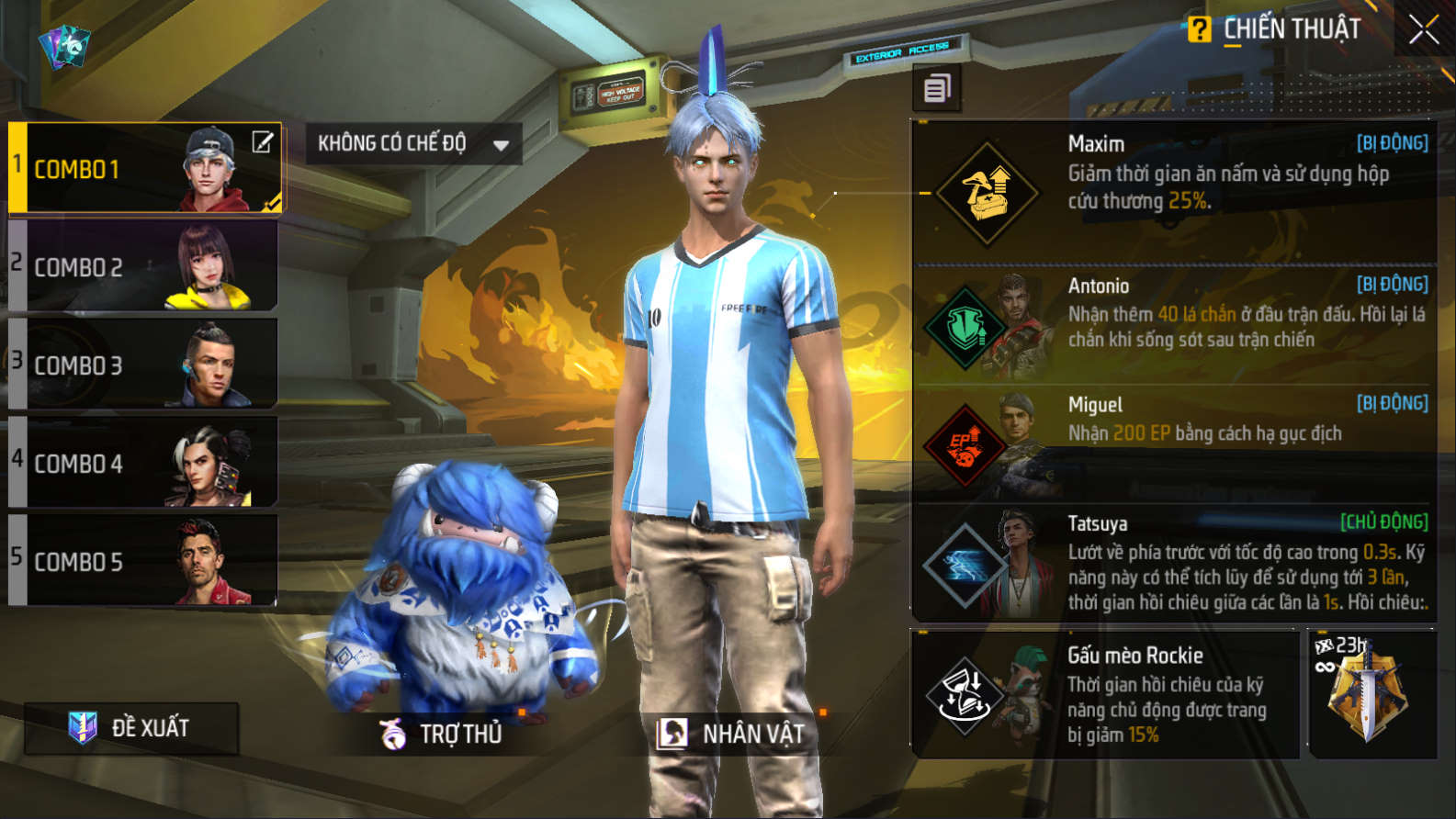
Task: Switch to the COMBO 2 preset
Action: tap(143, 266)
